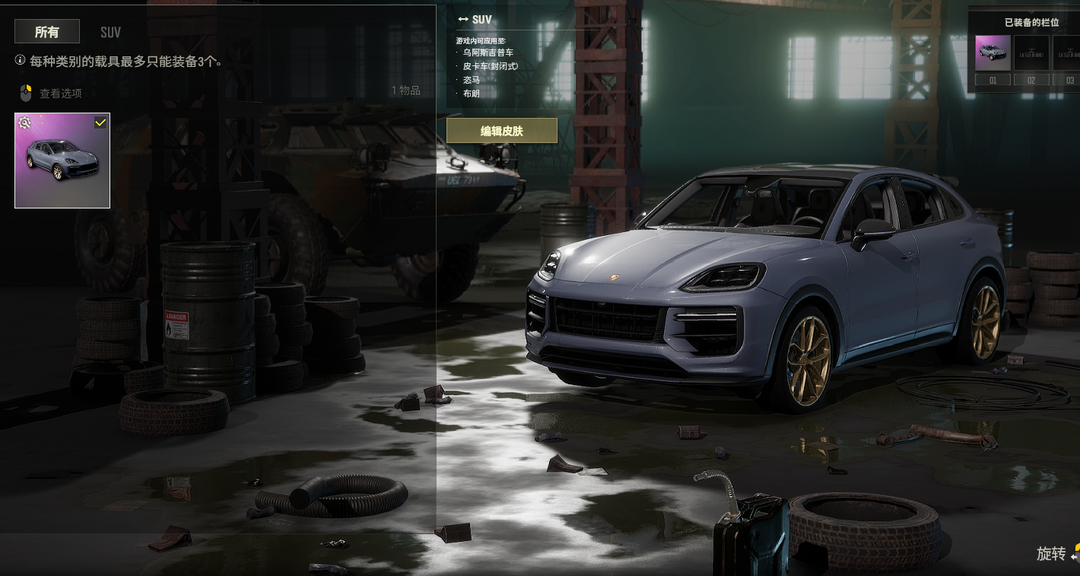
Task: Click the 编辑皮肤 edit skin button
Action: coord(501,131)
